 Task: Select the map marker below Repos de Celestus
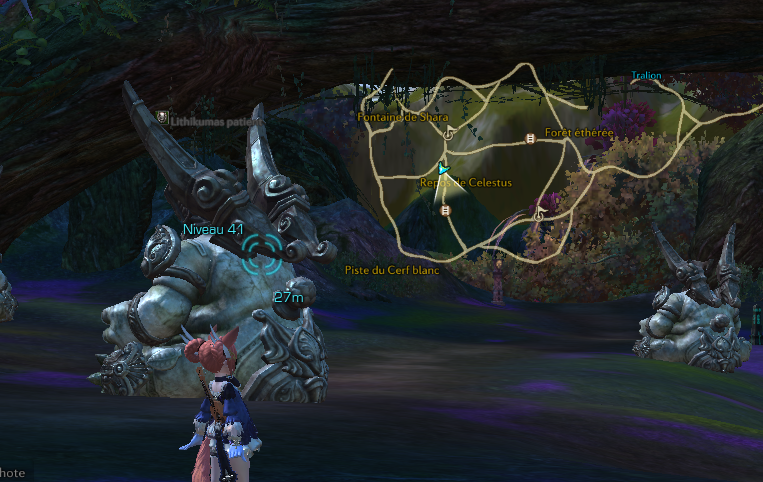coord(446,211)
